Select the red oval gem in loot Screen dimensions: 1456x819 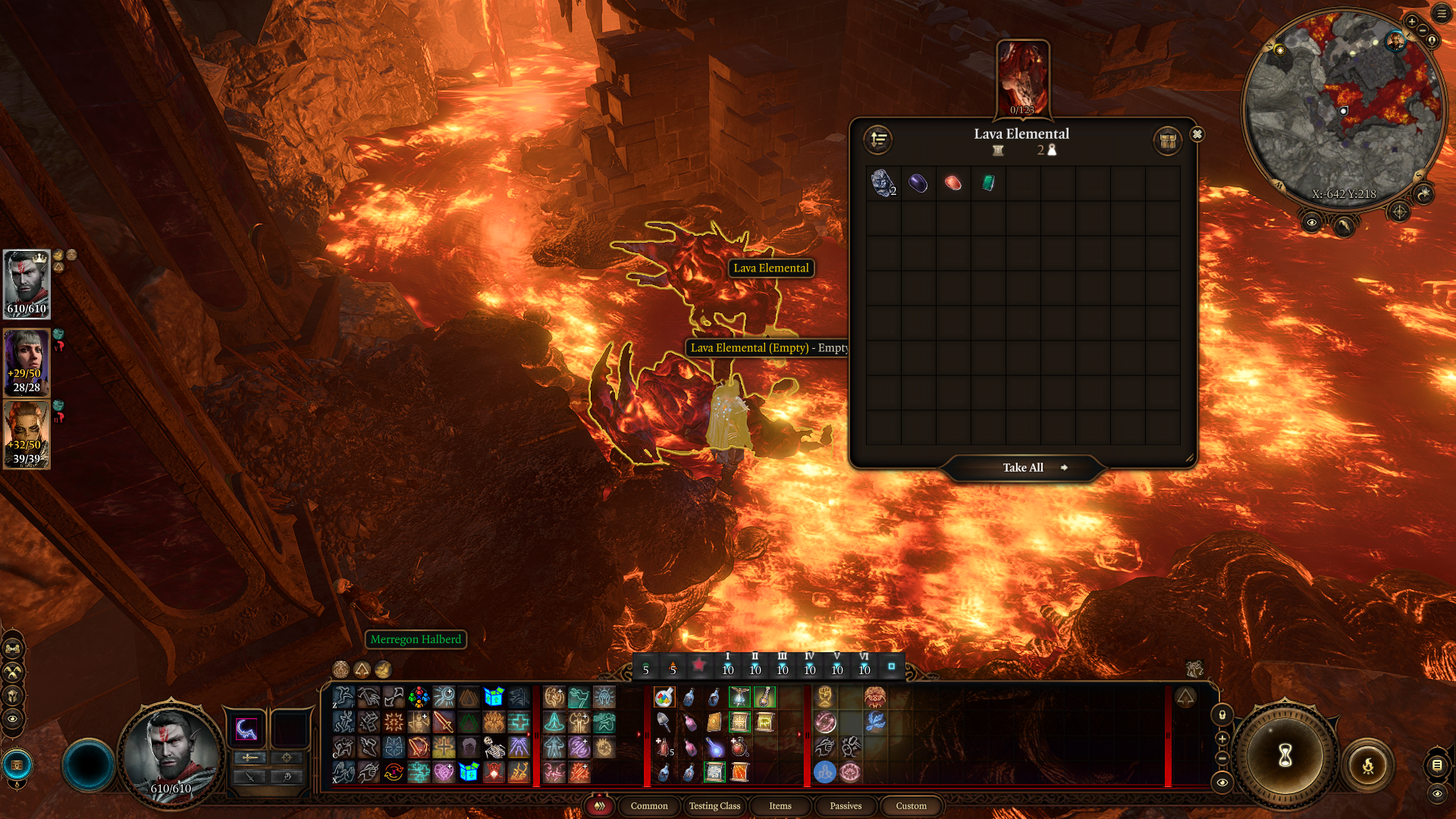click(x=953, y=183)
